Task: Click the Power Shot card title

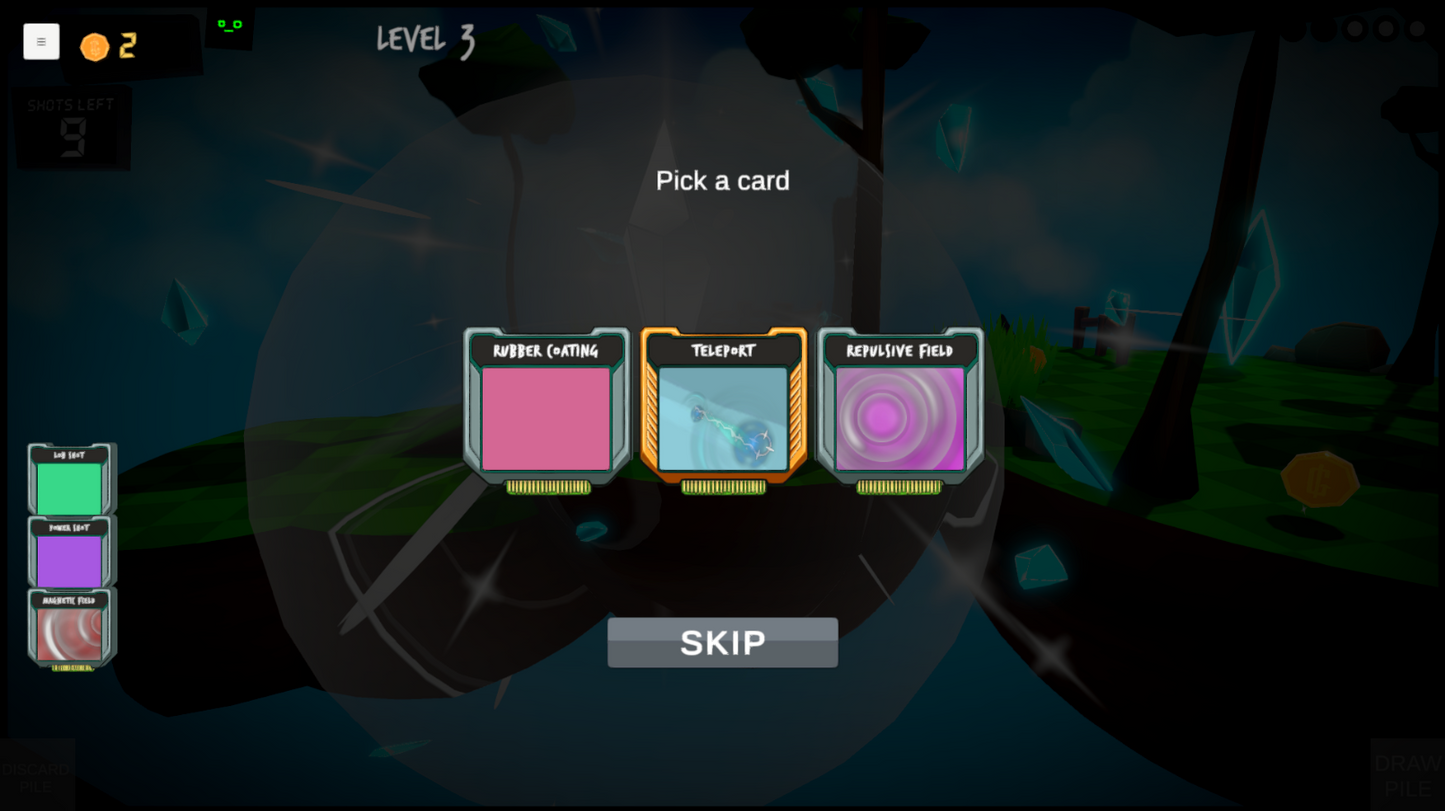Action: tap(71, 527)
